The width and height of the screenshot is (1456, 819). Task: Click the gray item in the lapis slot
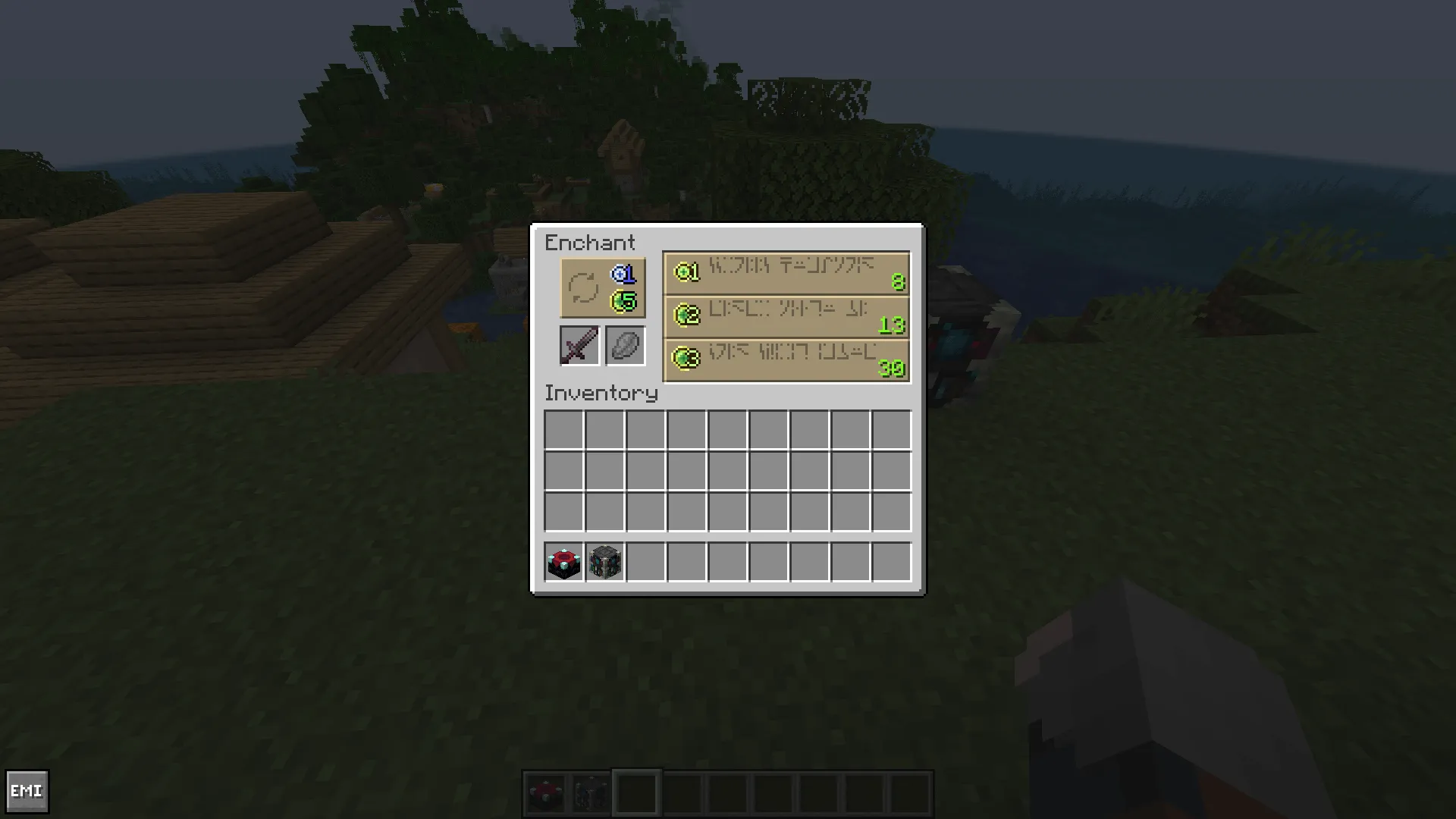click(625, 346)
